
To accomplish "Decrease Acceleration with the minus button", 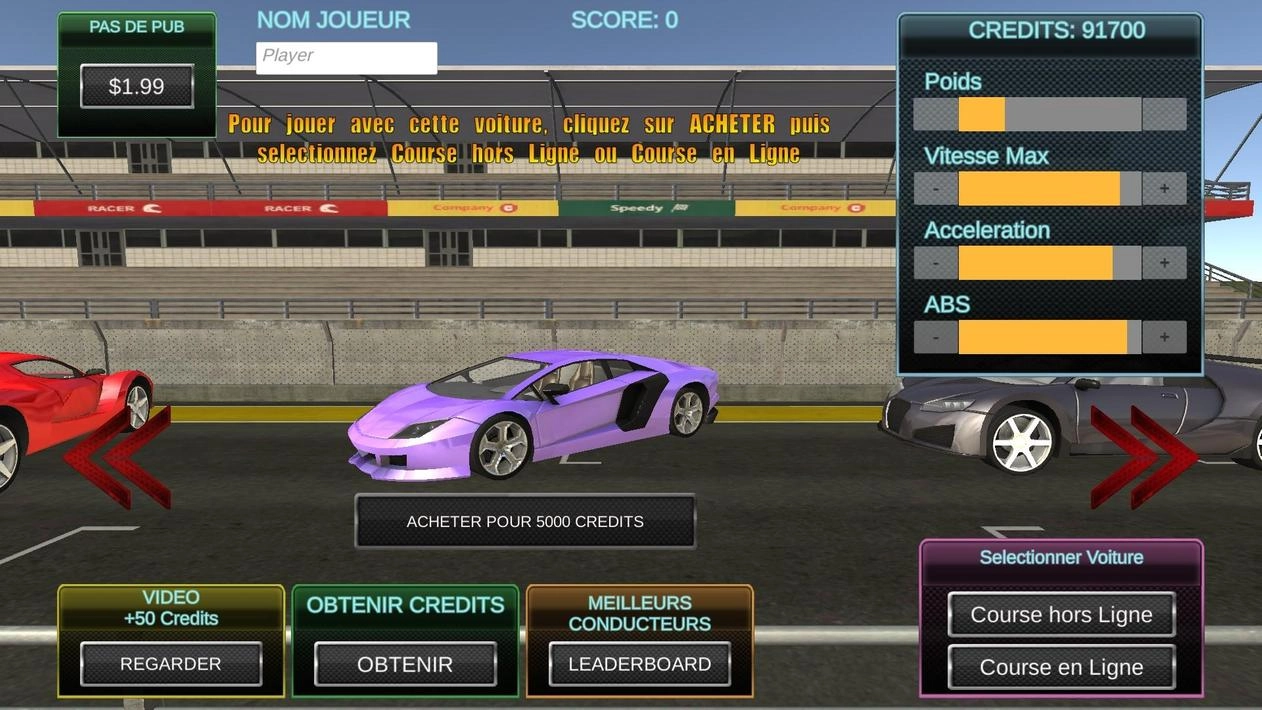I will [936, 263].
